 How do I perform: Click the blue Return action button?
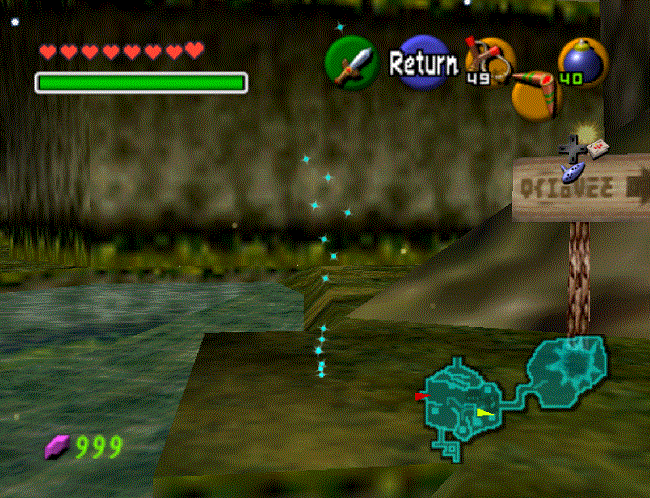pyautogui.click(x=422, y=64)
